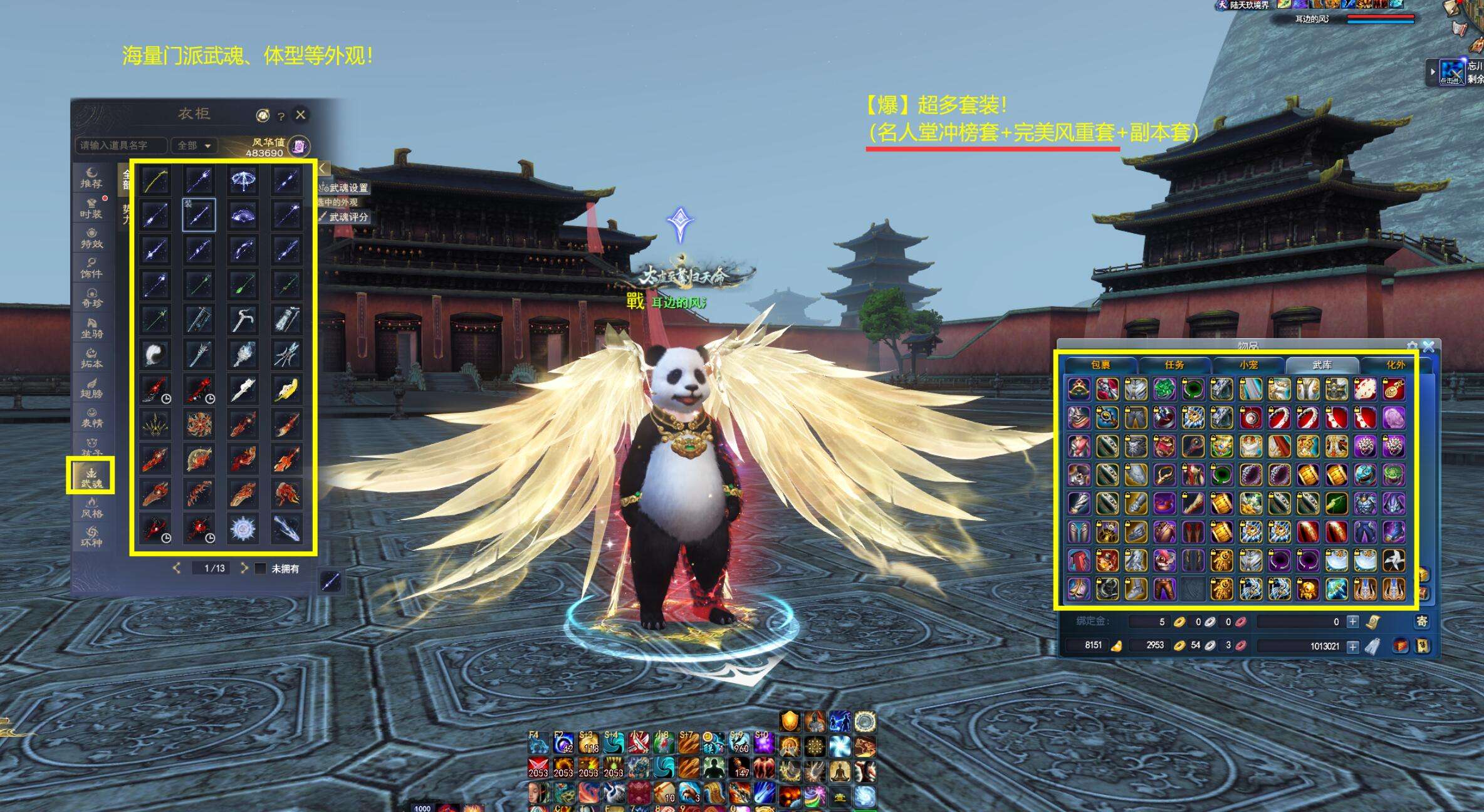Open 武魂评分 weapon soul rating

[x=344, y=217]
